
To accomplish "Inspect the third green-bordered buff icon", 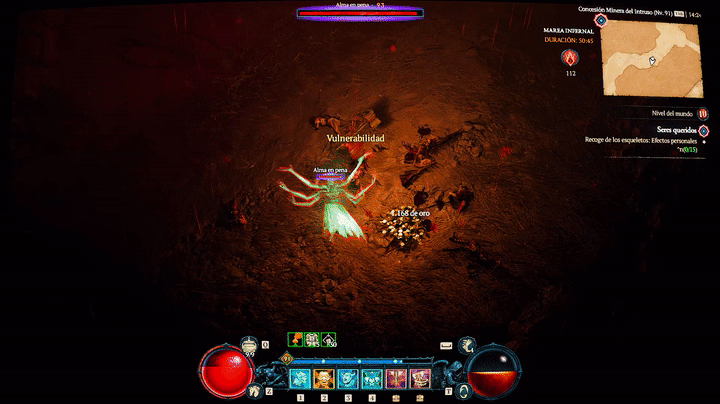I will (x=328, y=340).
